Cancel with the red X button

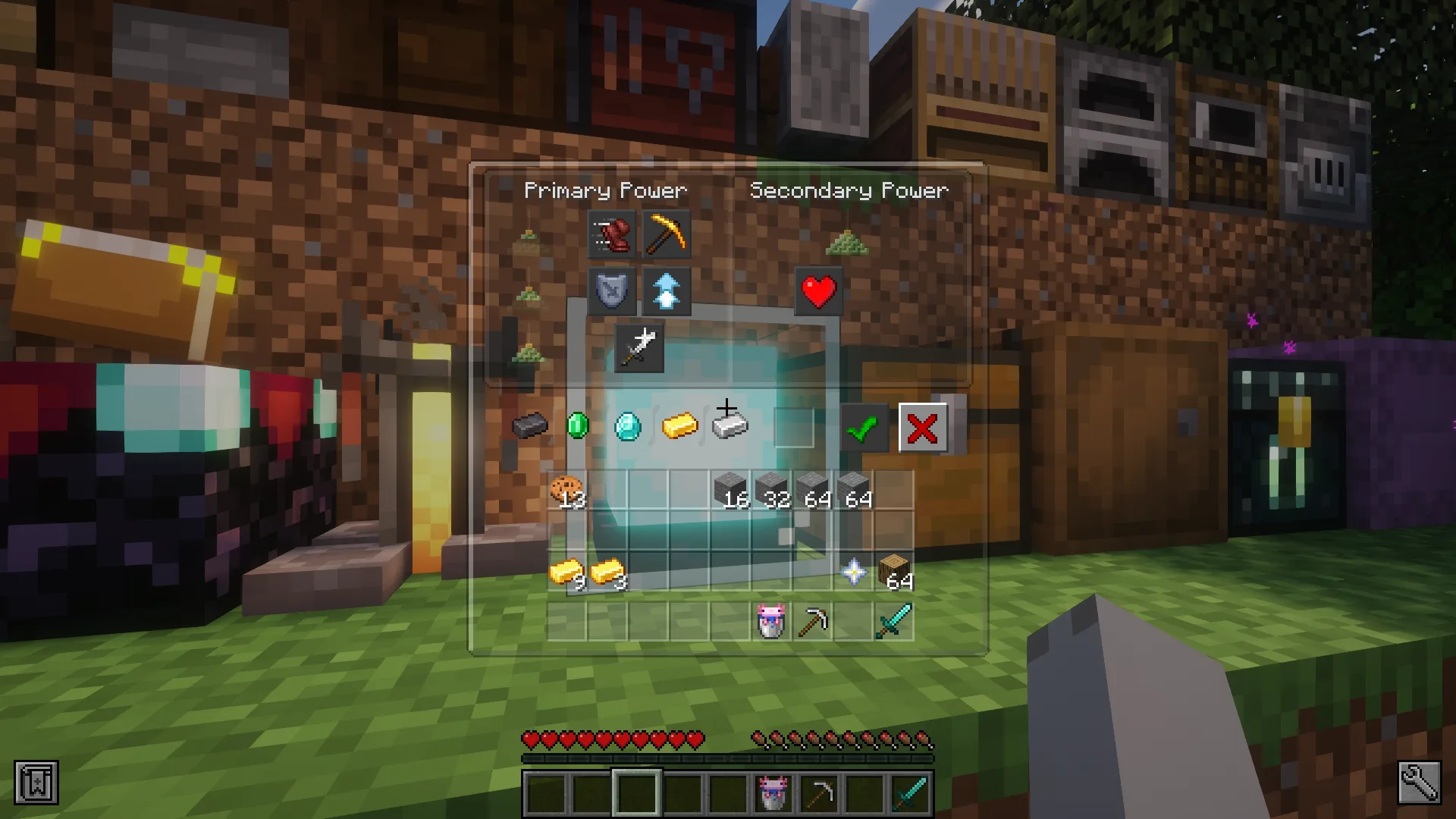click(x=923, y=427)
